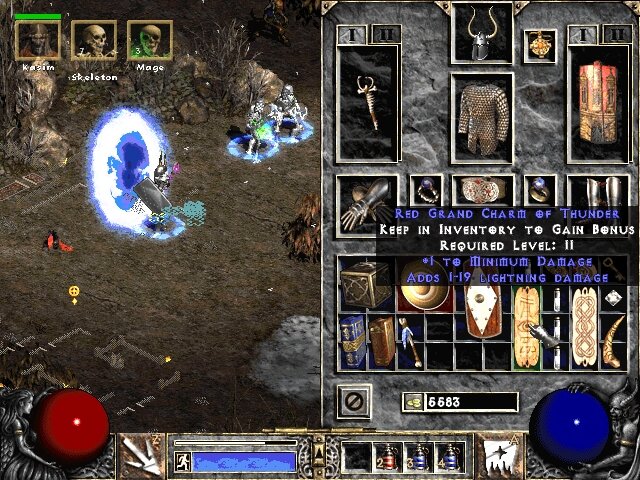The width and height of the screenshot is (640, 480).
Task: Open the right-click skill selector
Action: tap(496, 455)
